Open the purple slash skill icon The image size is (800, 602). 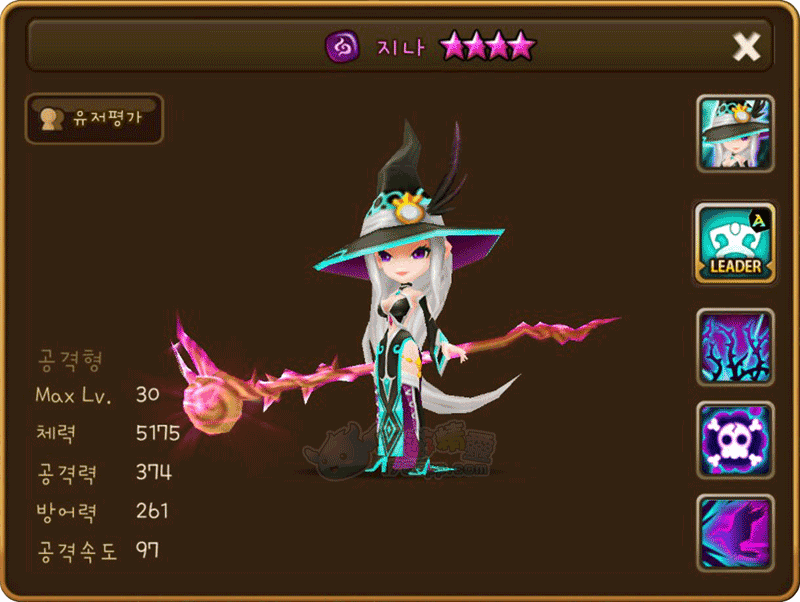(x=735, y=534)
